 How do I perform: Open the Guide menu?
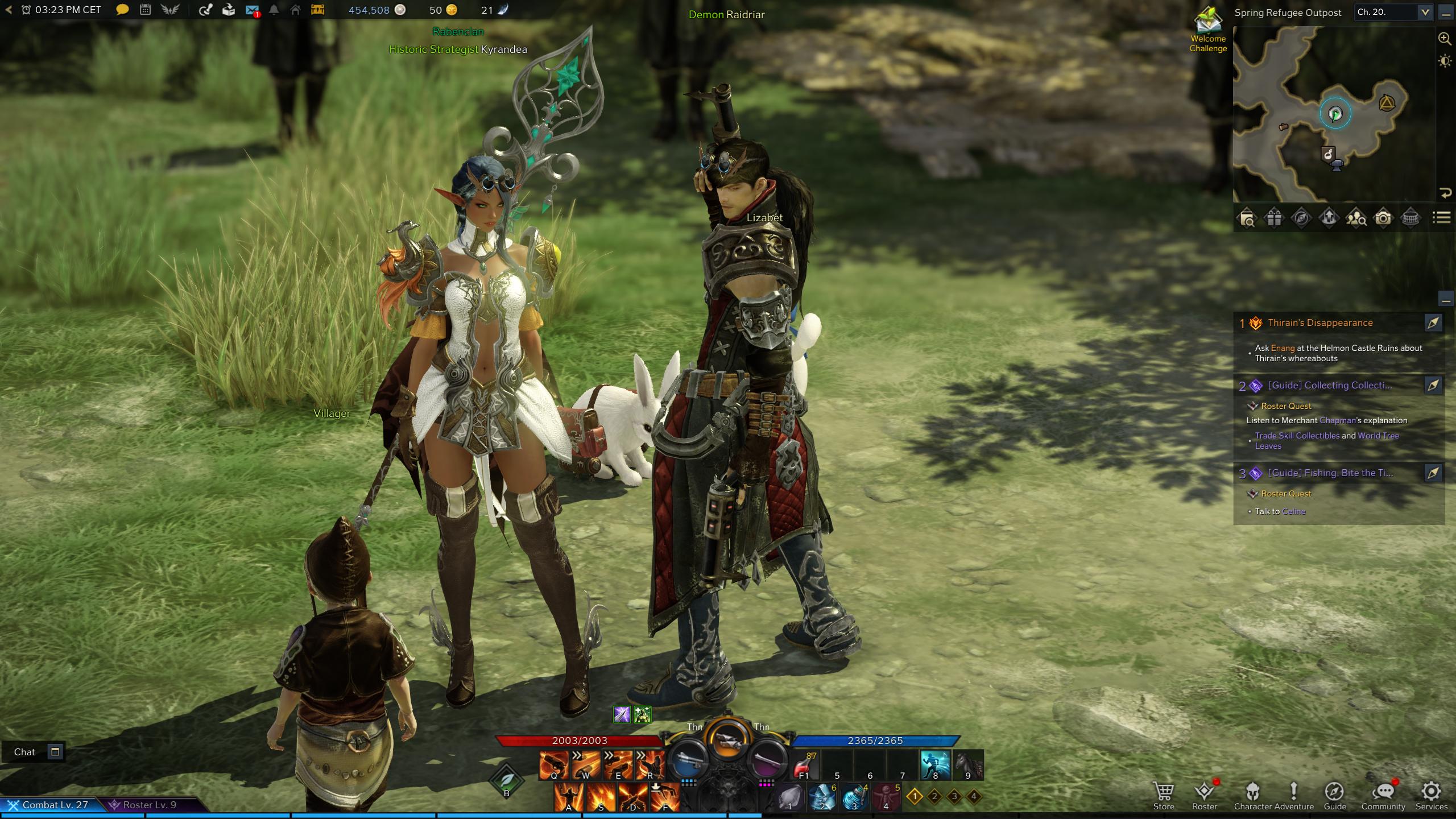(x=1334, y=795)
